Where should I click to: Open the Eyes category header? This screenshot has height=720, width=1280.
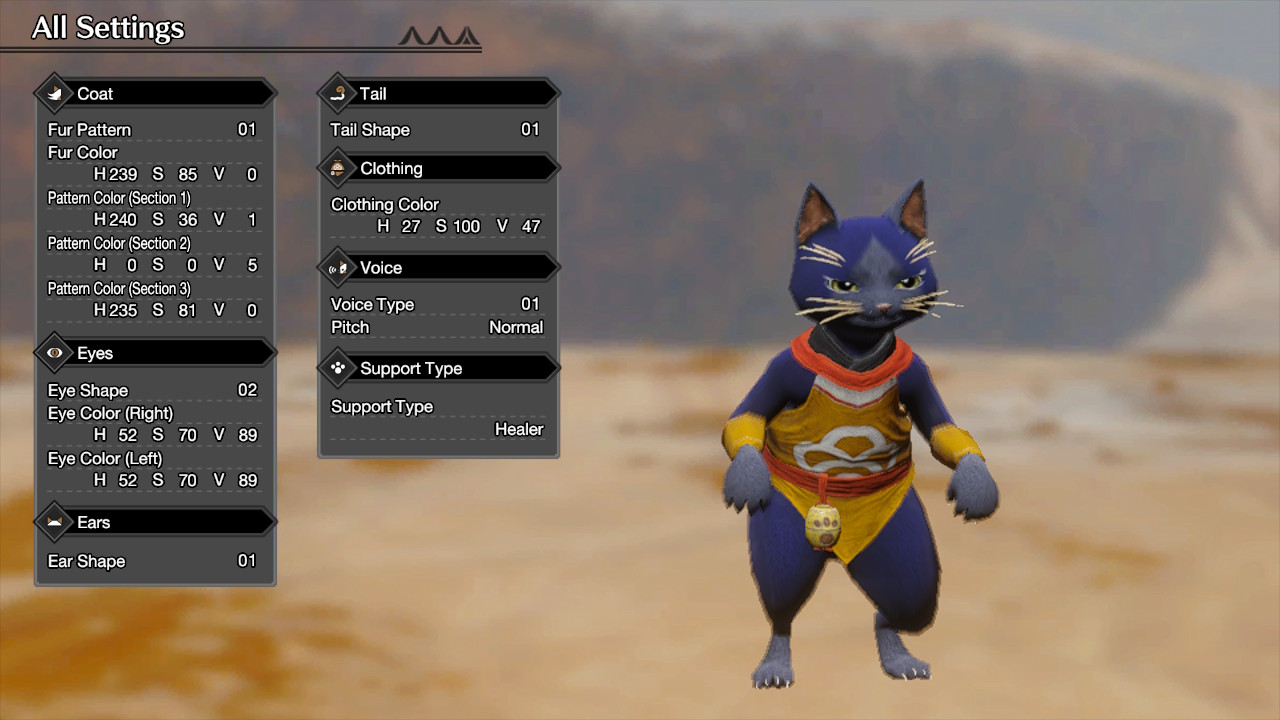click(x=155, y=354)
